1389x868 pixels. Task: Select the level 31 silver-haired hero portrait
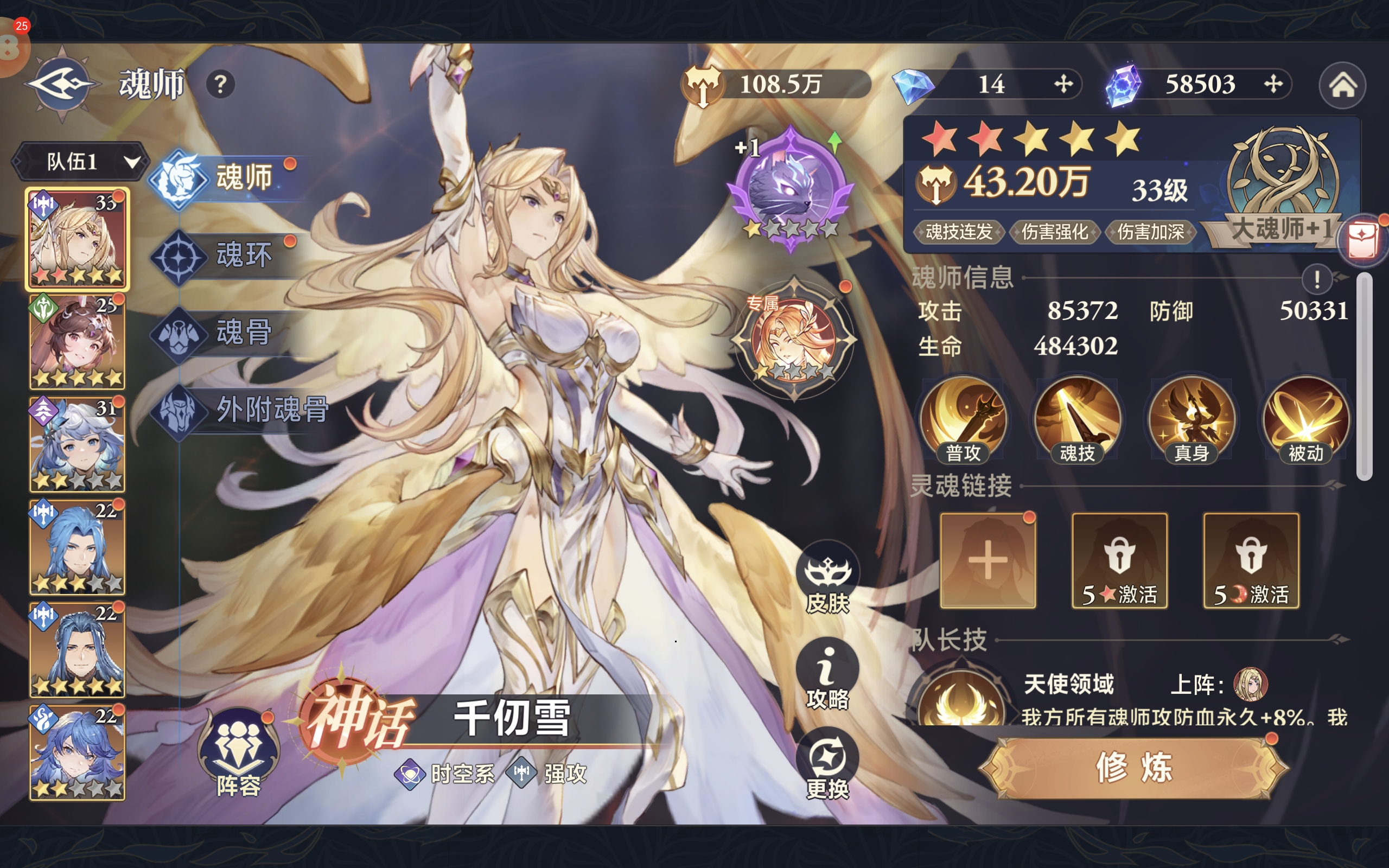click(x=77, y=444)
